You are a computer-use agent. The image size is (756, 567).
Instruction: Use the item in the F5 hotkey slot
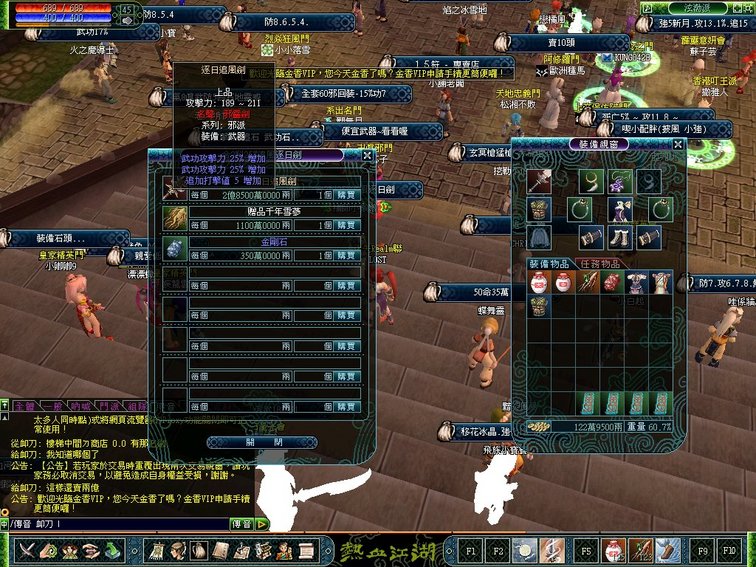(585, 550)
